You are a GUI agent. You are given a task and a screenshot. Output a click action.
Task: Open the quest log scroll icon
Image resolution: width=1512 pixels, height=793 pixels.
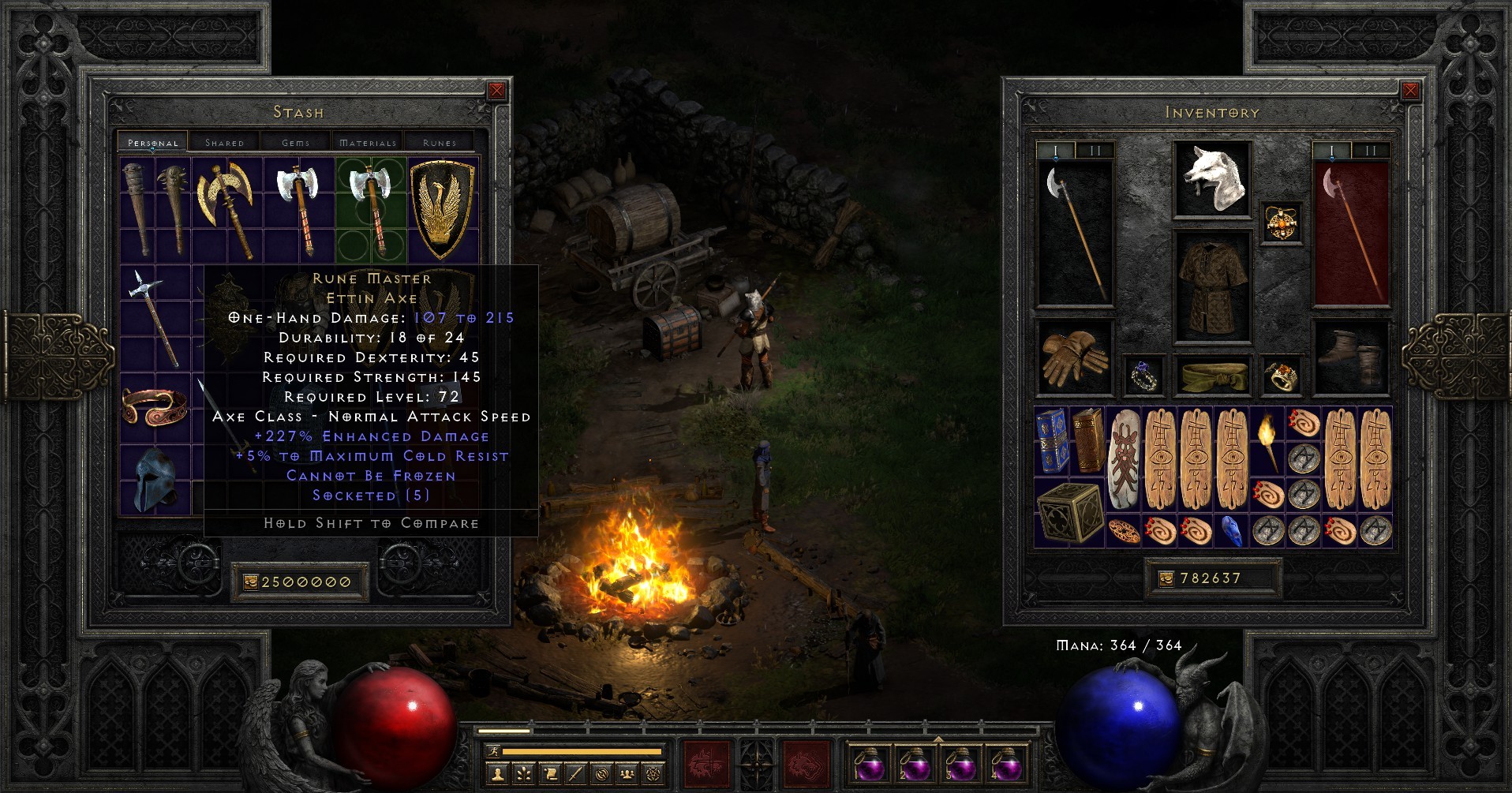coord(550,773)
